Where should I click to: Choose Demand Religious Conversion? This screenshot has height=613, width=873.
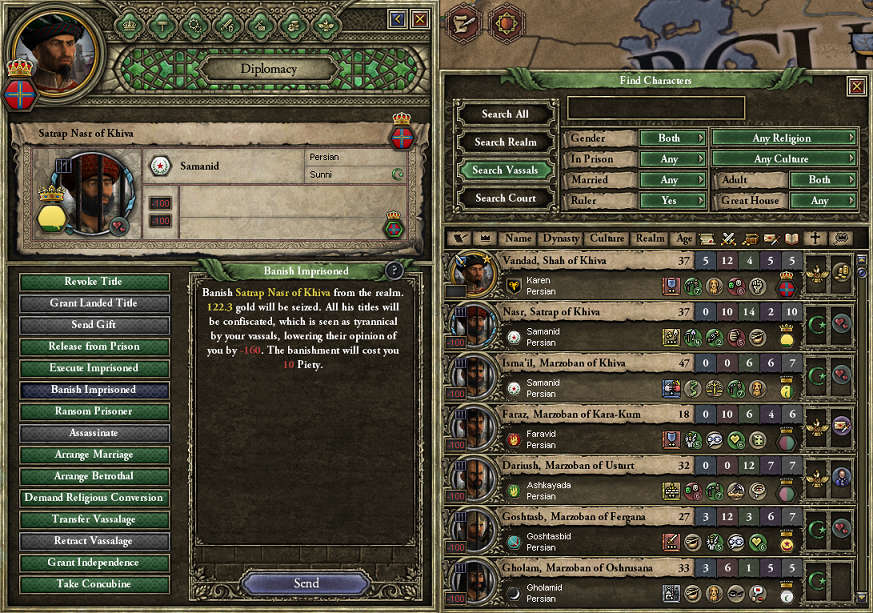(95, 498)
